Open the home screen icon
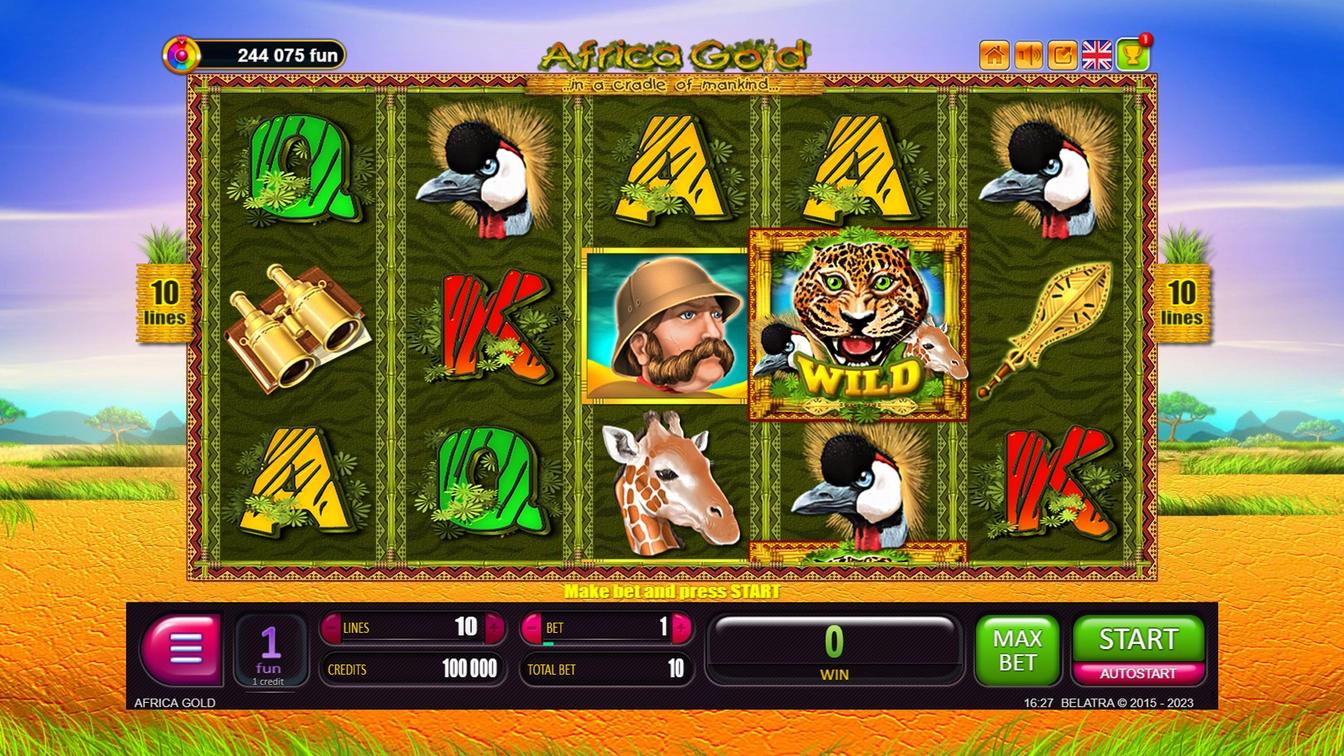The width and height of the screenshot is (1344, 756). coord(994,55)
